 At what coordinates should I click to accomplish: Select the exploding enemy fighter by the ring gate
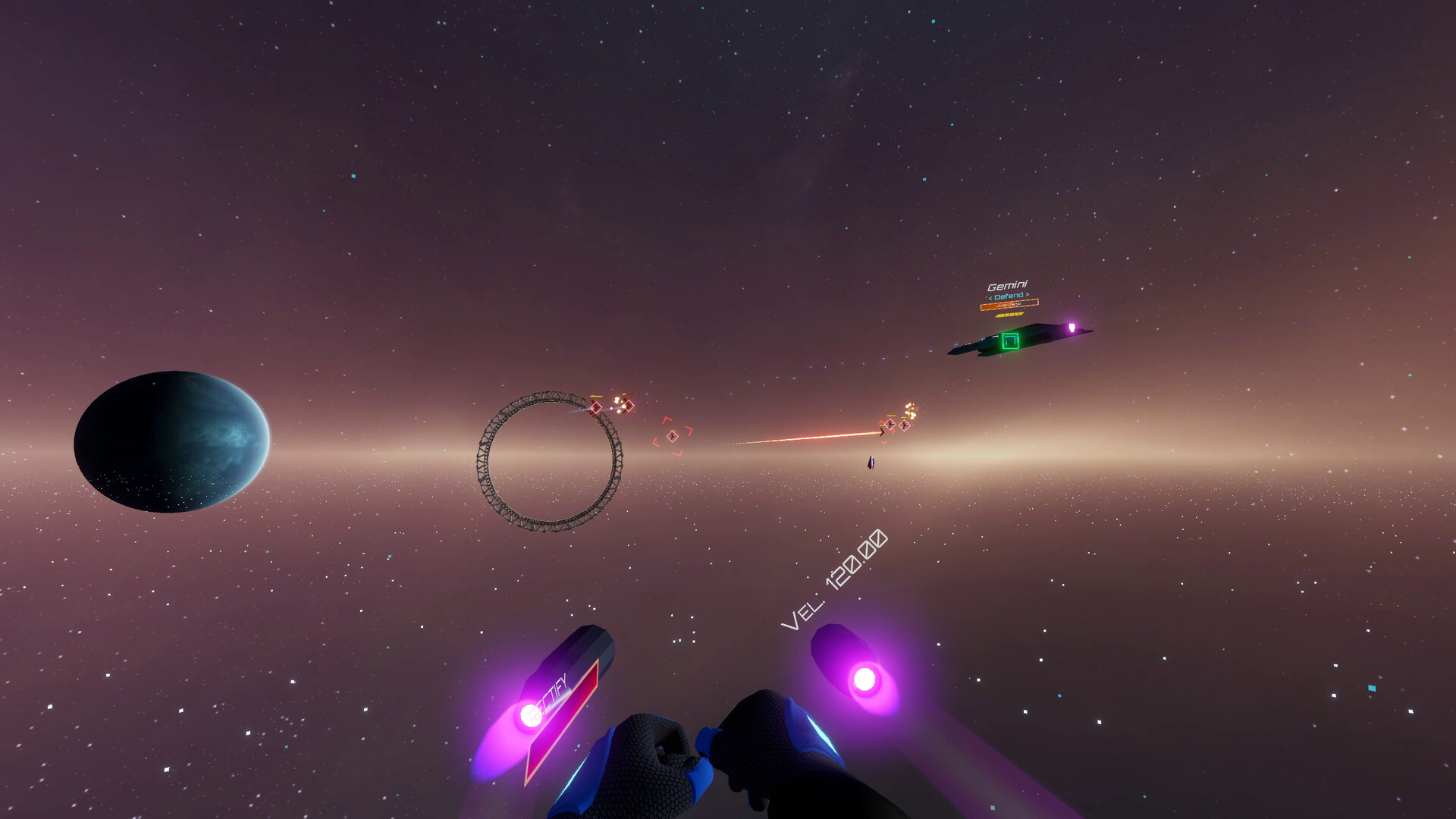tap(629, 406)
